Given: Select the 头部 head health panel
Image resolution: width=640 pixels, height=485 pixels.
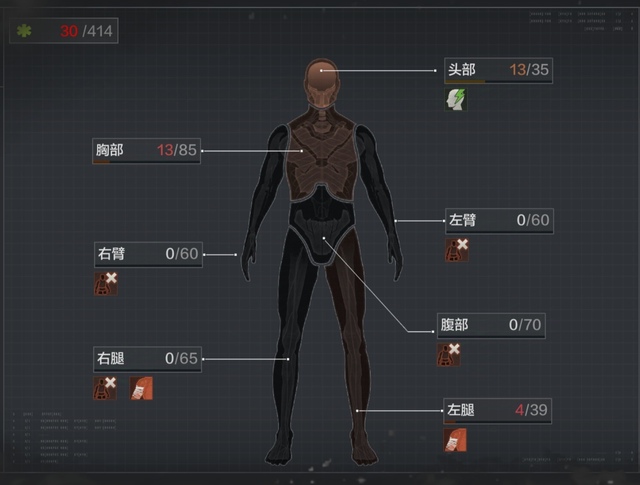Looking at the screenshot, I should tap(498, 70).
